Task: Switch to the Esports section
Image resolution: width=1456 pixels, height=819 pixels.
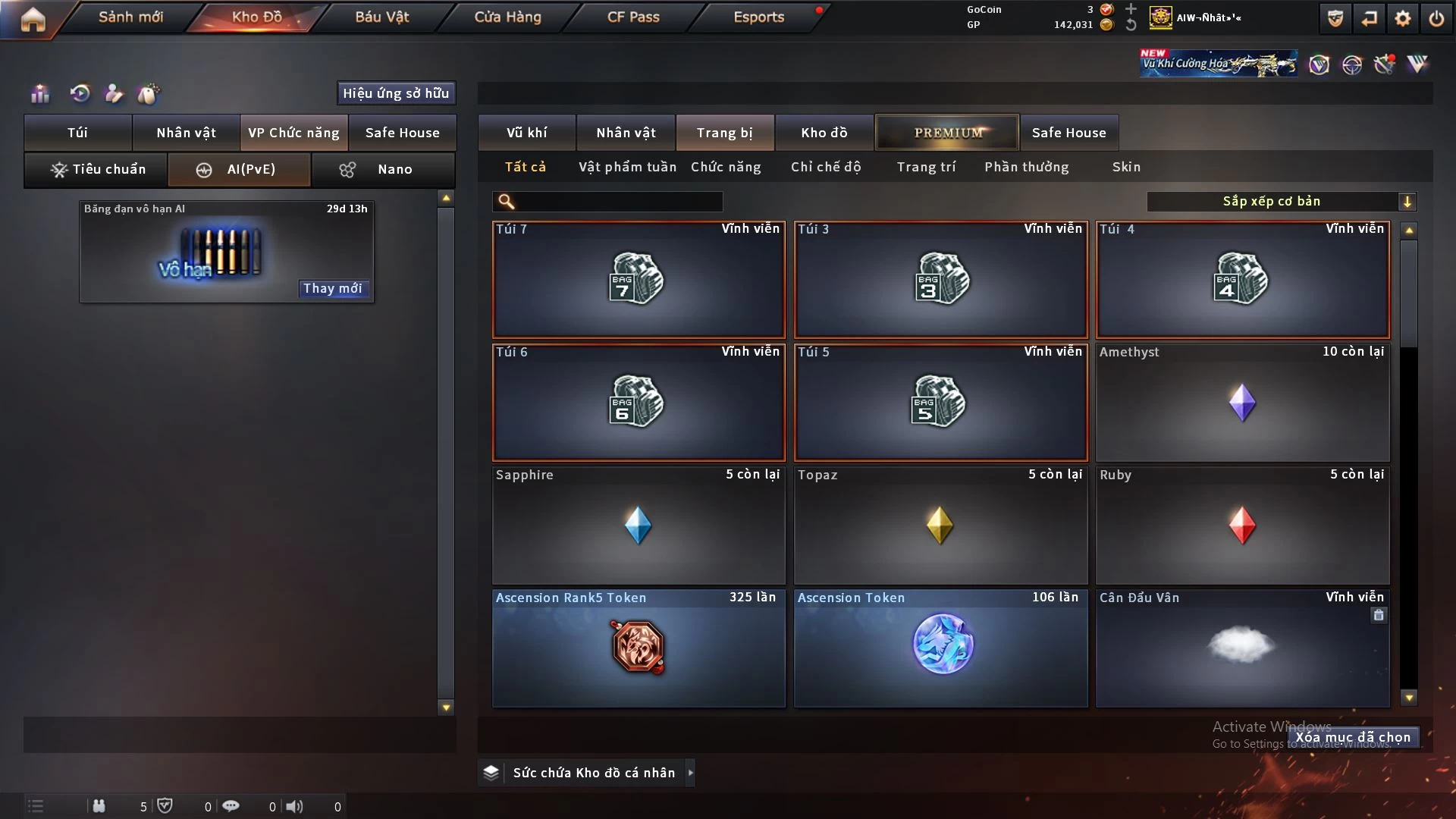Action: pyautogui.click(x=758, y=17)
